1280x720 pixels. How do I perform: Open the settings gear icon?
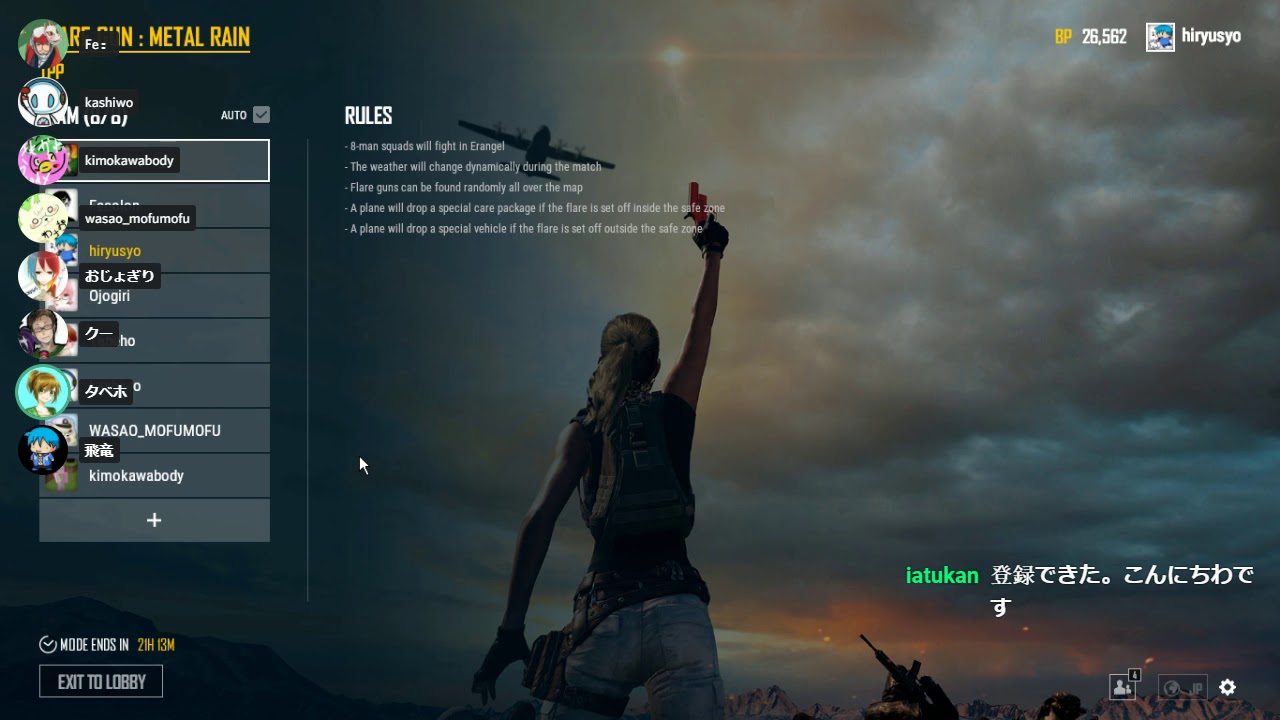coord(1227,687)
